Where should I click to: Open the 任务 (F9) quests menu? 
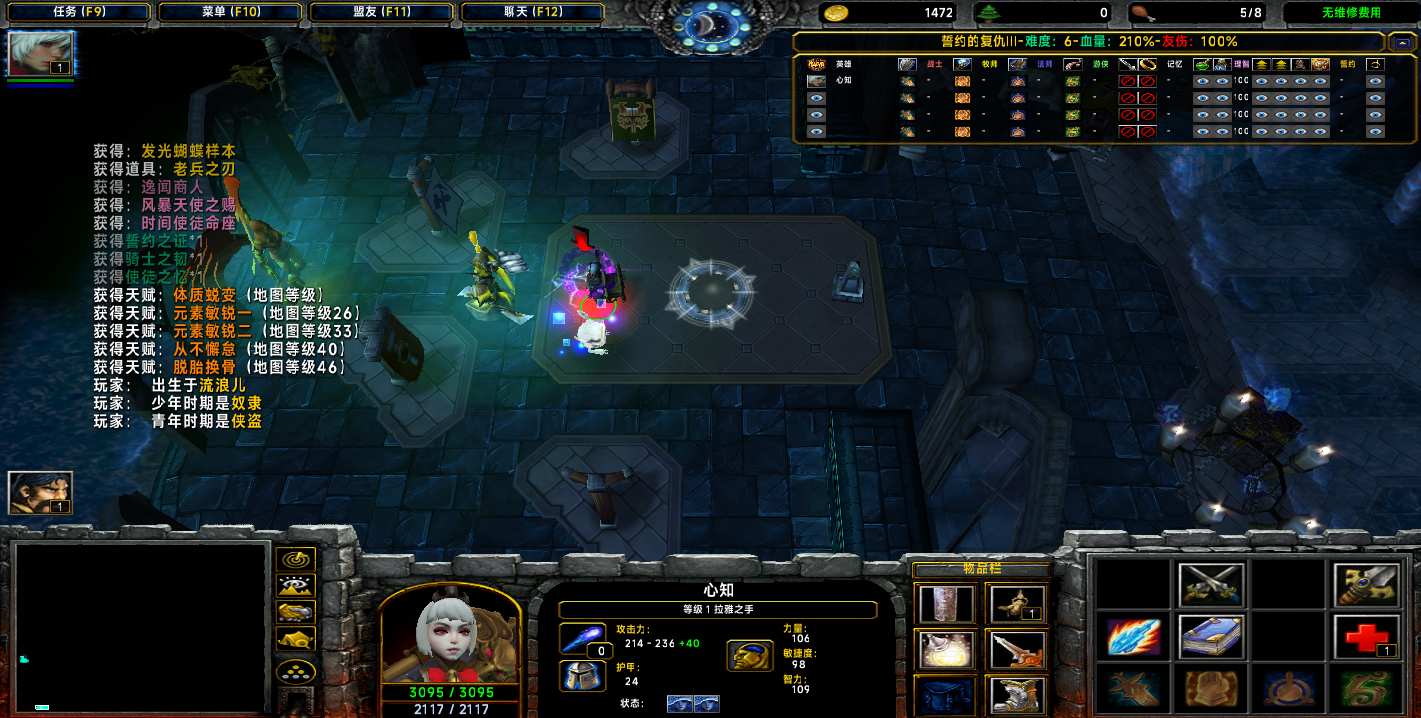click(77, 12)
